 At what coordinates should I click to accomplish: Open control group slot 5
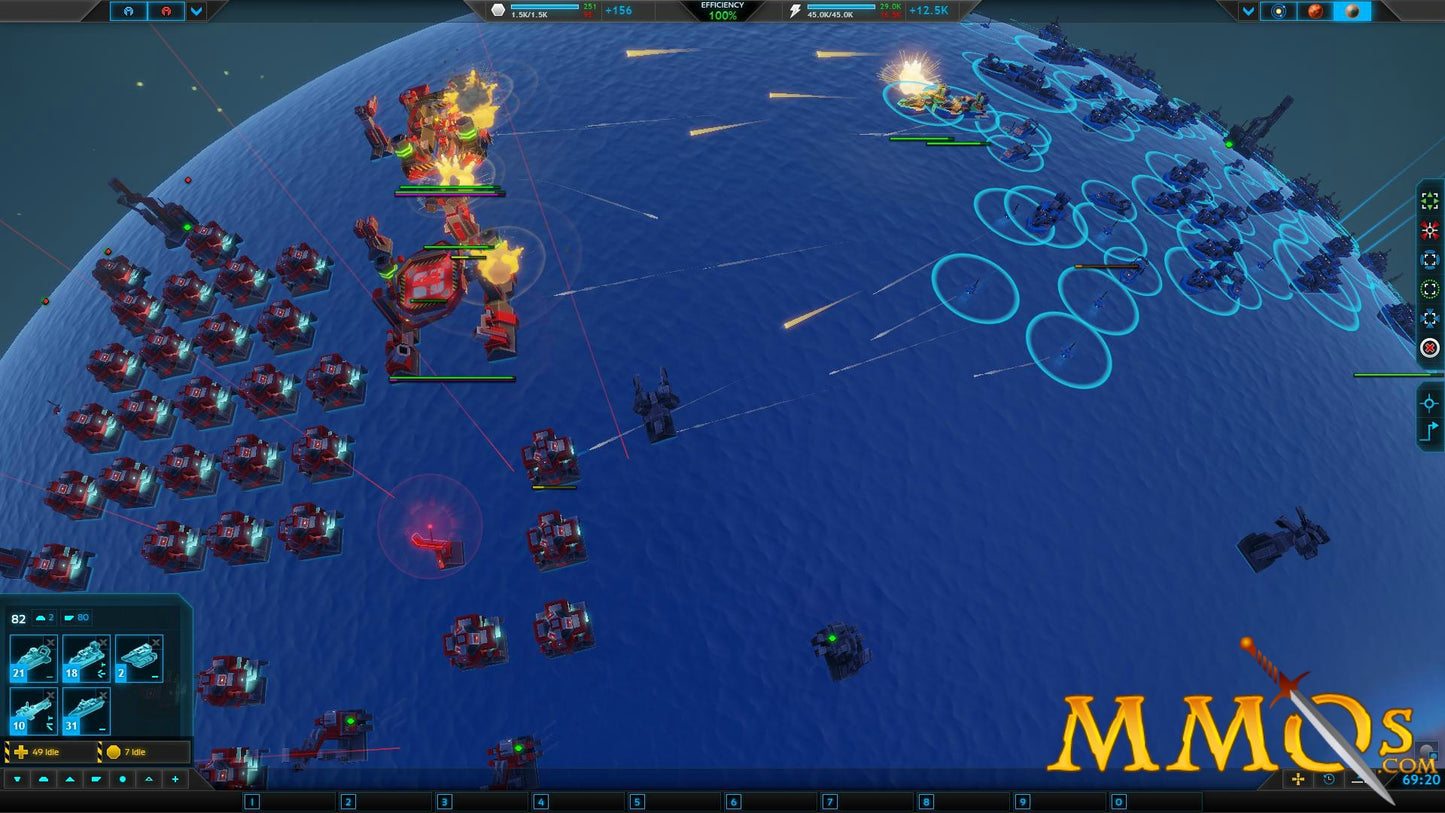[637, 801]
